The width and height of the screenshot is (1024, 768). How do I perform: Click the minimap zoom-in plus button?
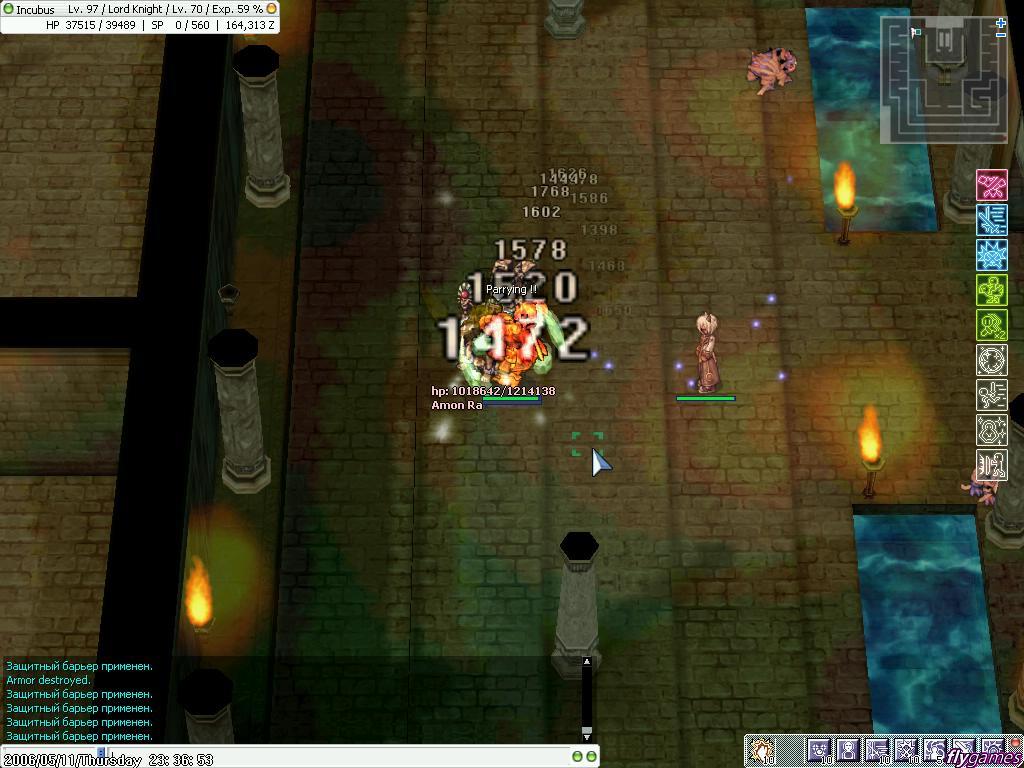coord(1001,21)
